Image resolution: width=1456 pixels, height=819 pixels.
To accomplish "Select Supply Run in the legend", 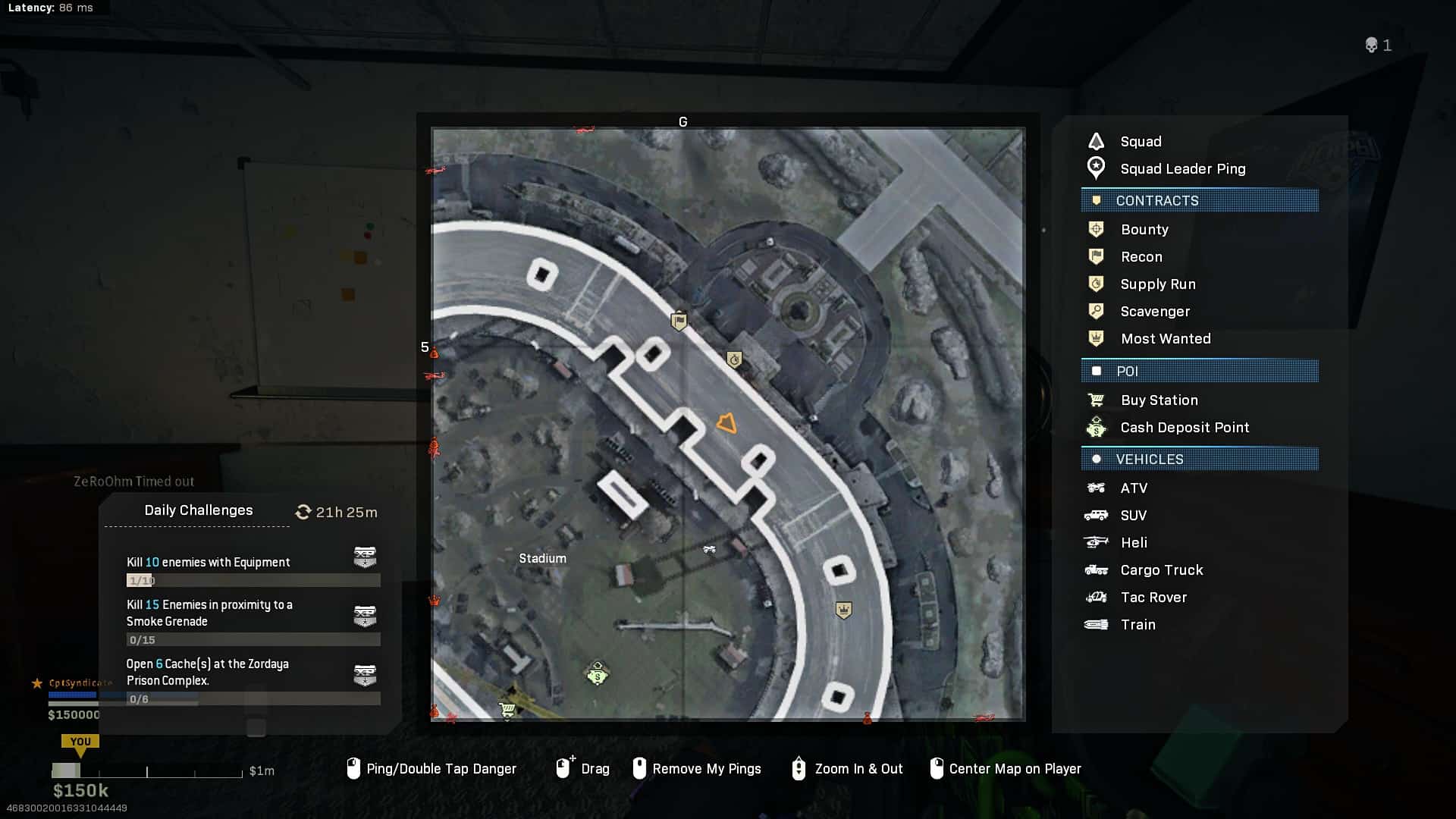I will point(1157,284).
